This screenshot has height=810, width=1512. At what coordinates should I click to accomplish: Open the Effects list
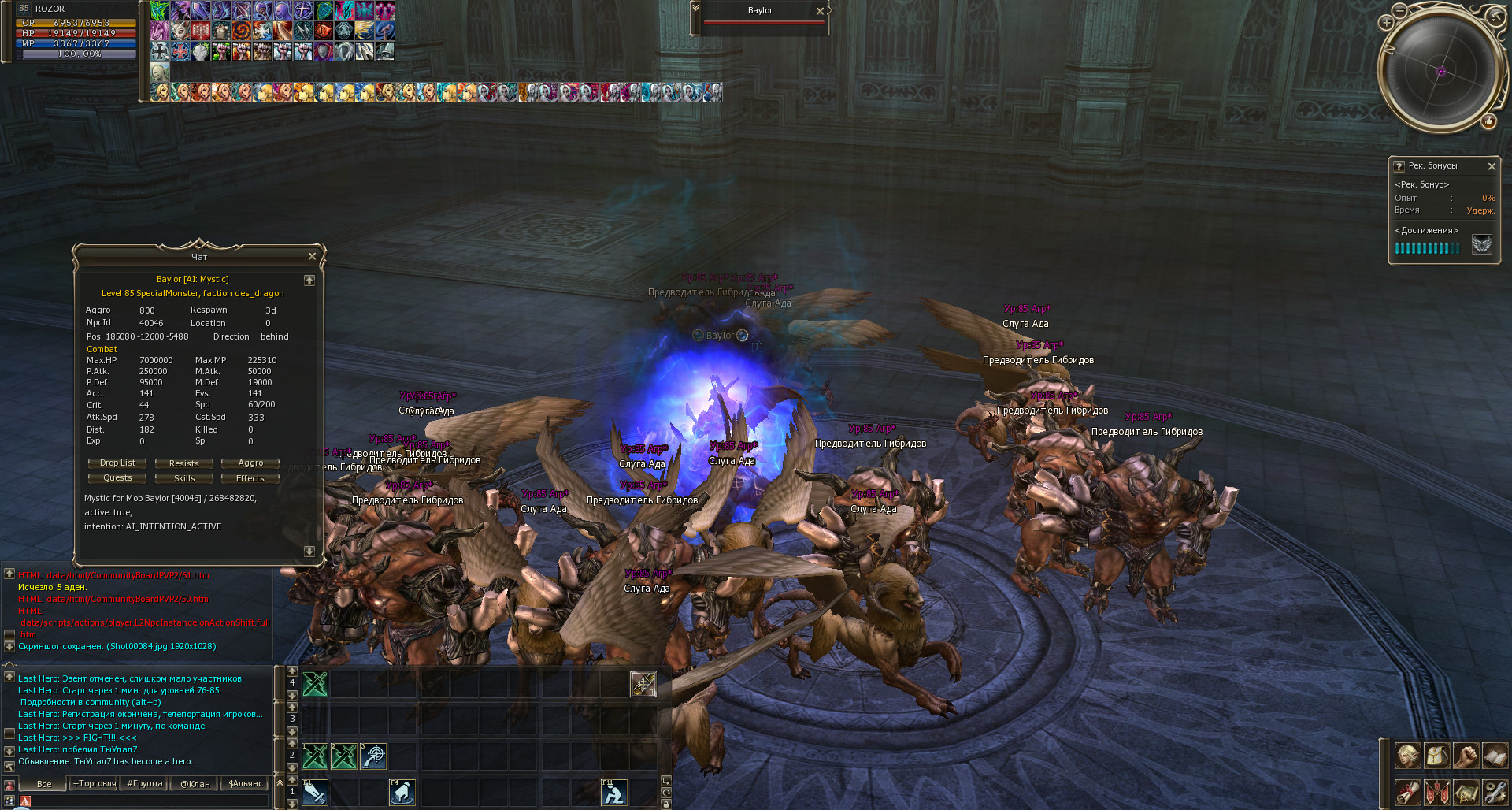point(250,478)
